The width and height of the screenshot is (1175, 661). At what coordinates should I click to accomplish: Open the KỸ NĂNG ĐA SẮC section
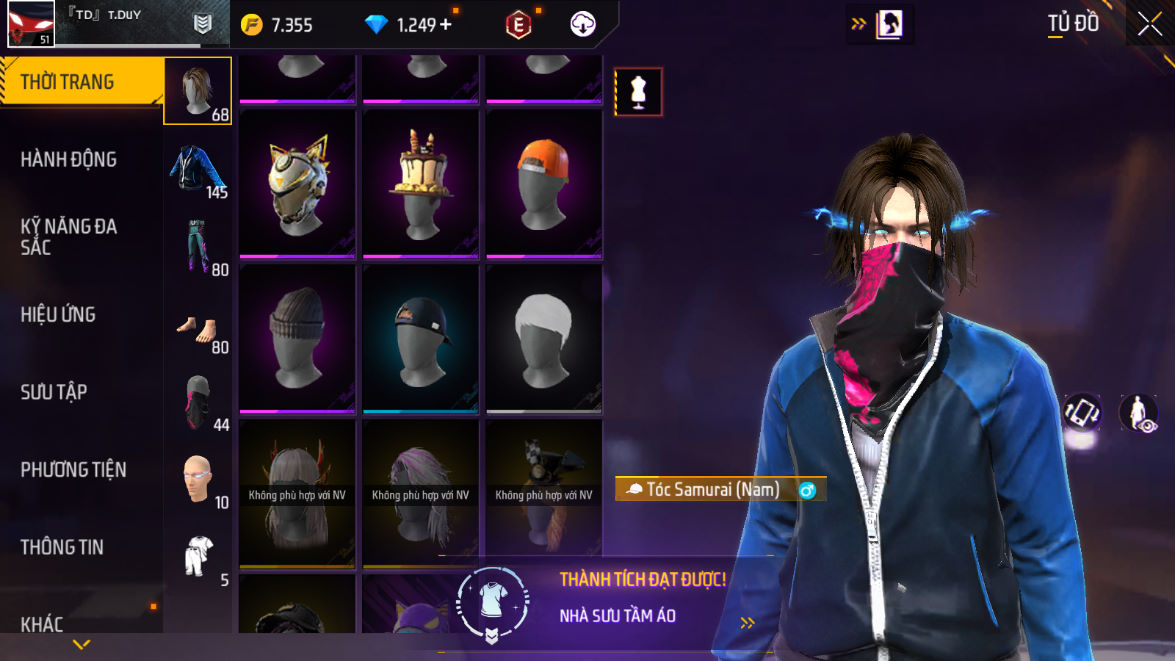69,237
